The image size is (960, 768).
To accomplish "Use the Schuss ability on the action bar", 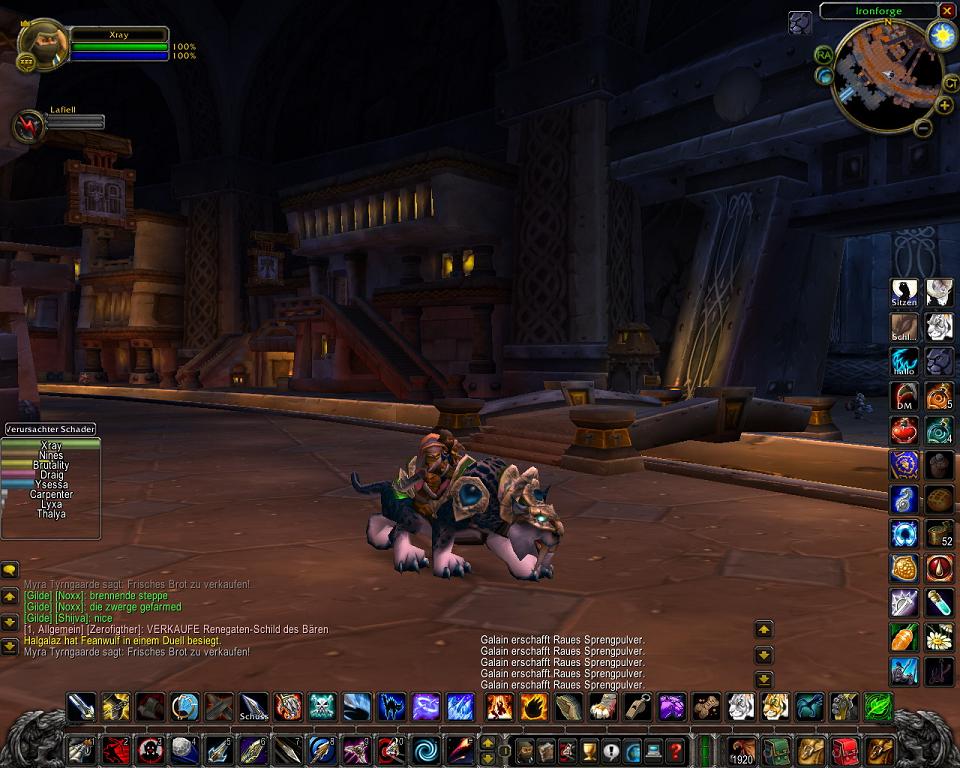I will 253,707.
